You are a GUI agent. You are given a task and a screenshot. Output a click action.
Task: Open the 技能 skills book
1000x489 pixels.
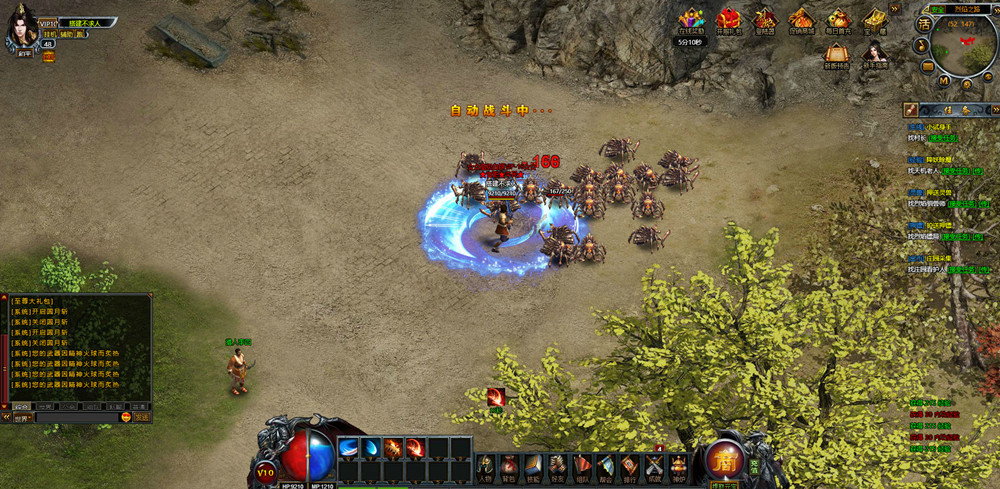click(x=533, y=465)
